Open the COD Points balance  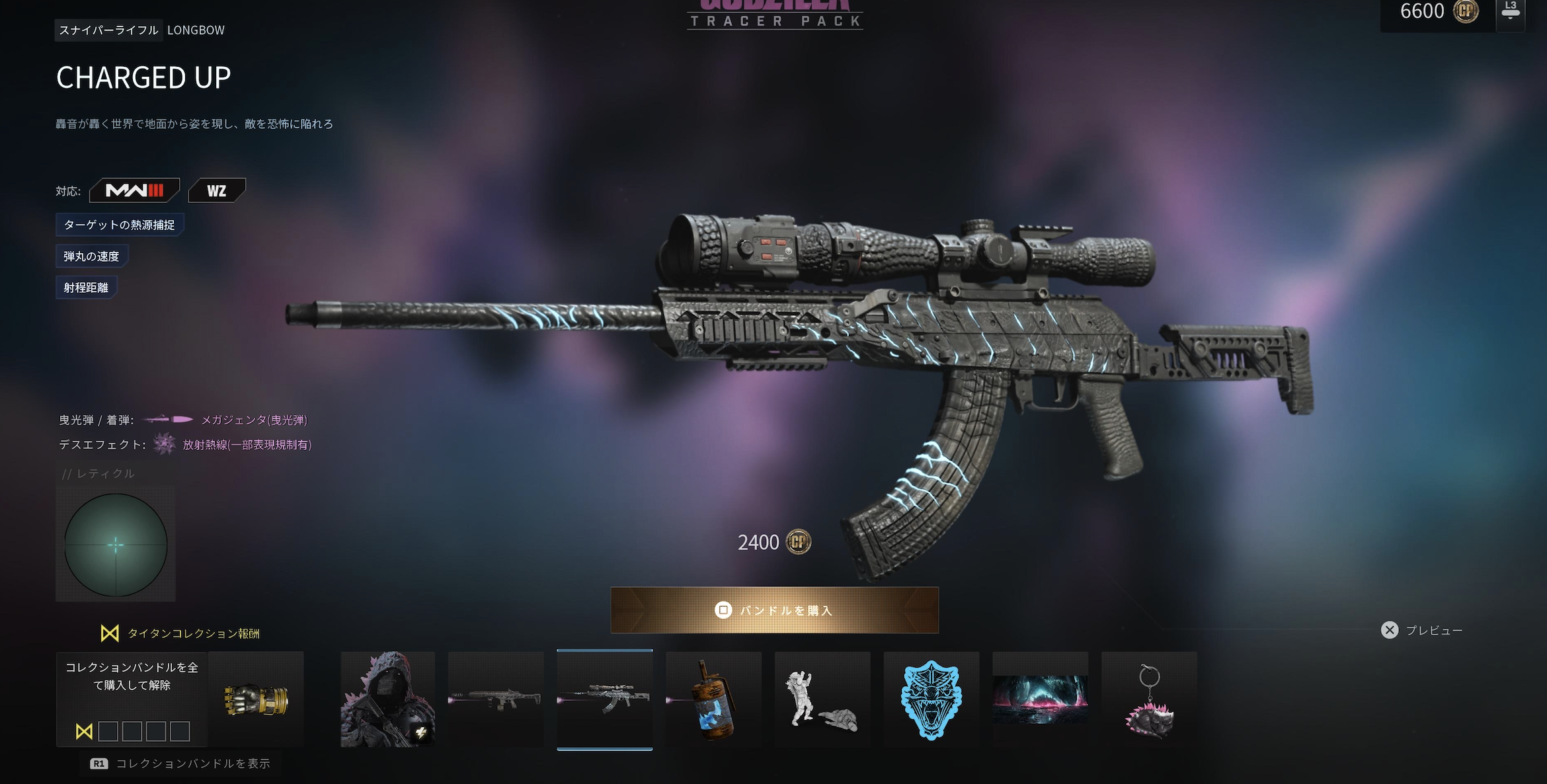(x=1438, y=12)
